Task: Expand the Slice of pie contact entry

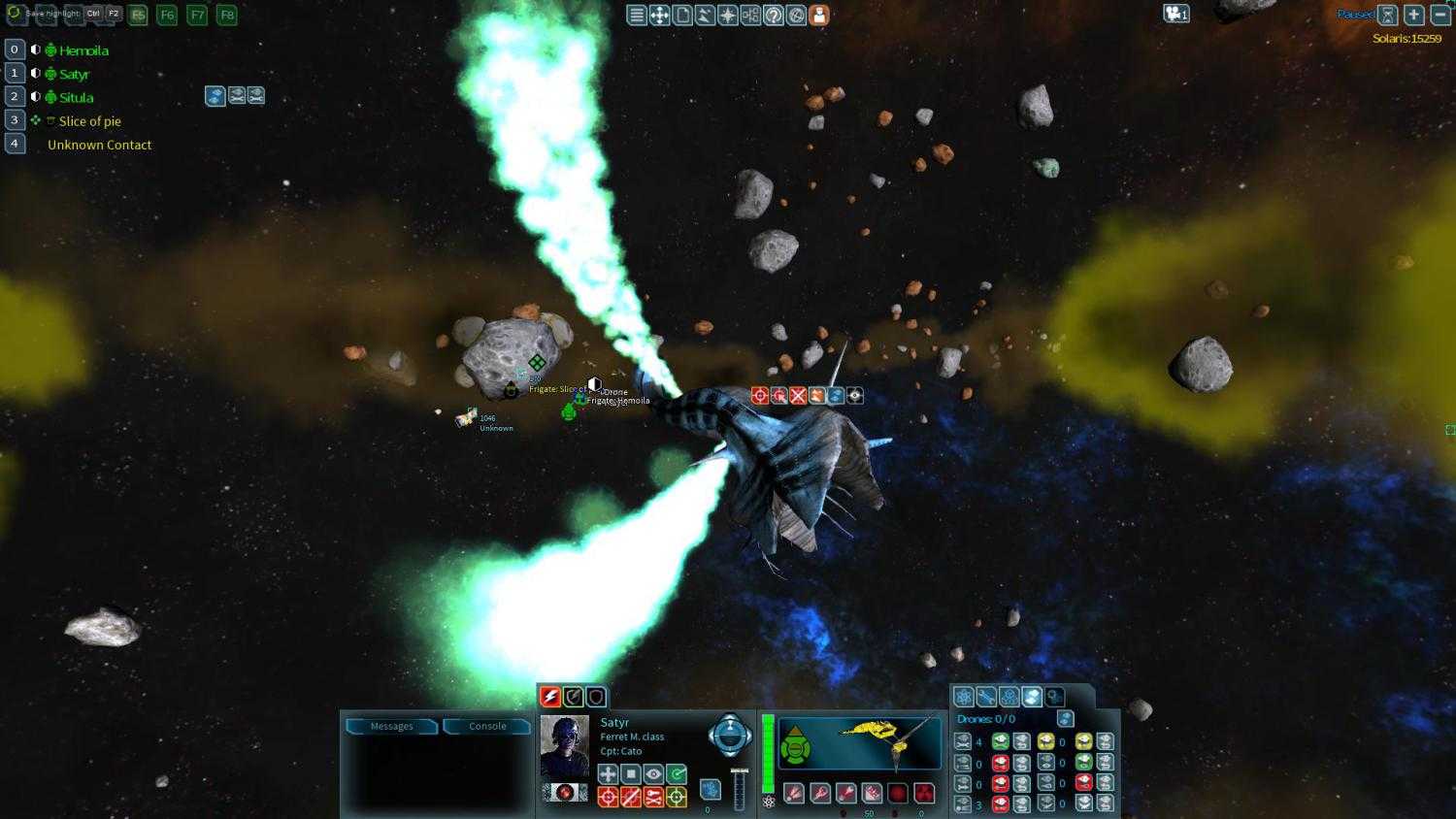Action: [88, 120]
